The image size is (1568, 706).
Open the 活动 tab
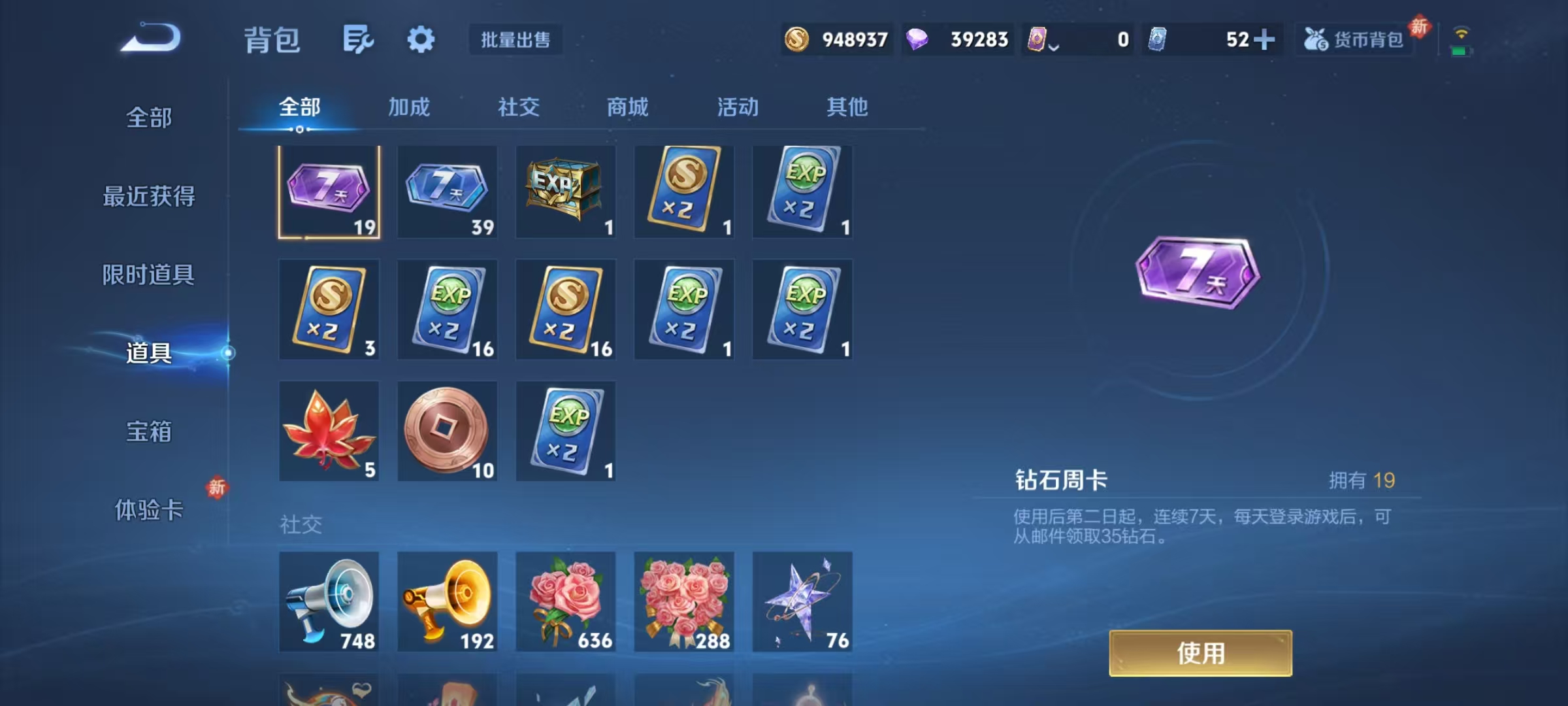pos(737,108)
